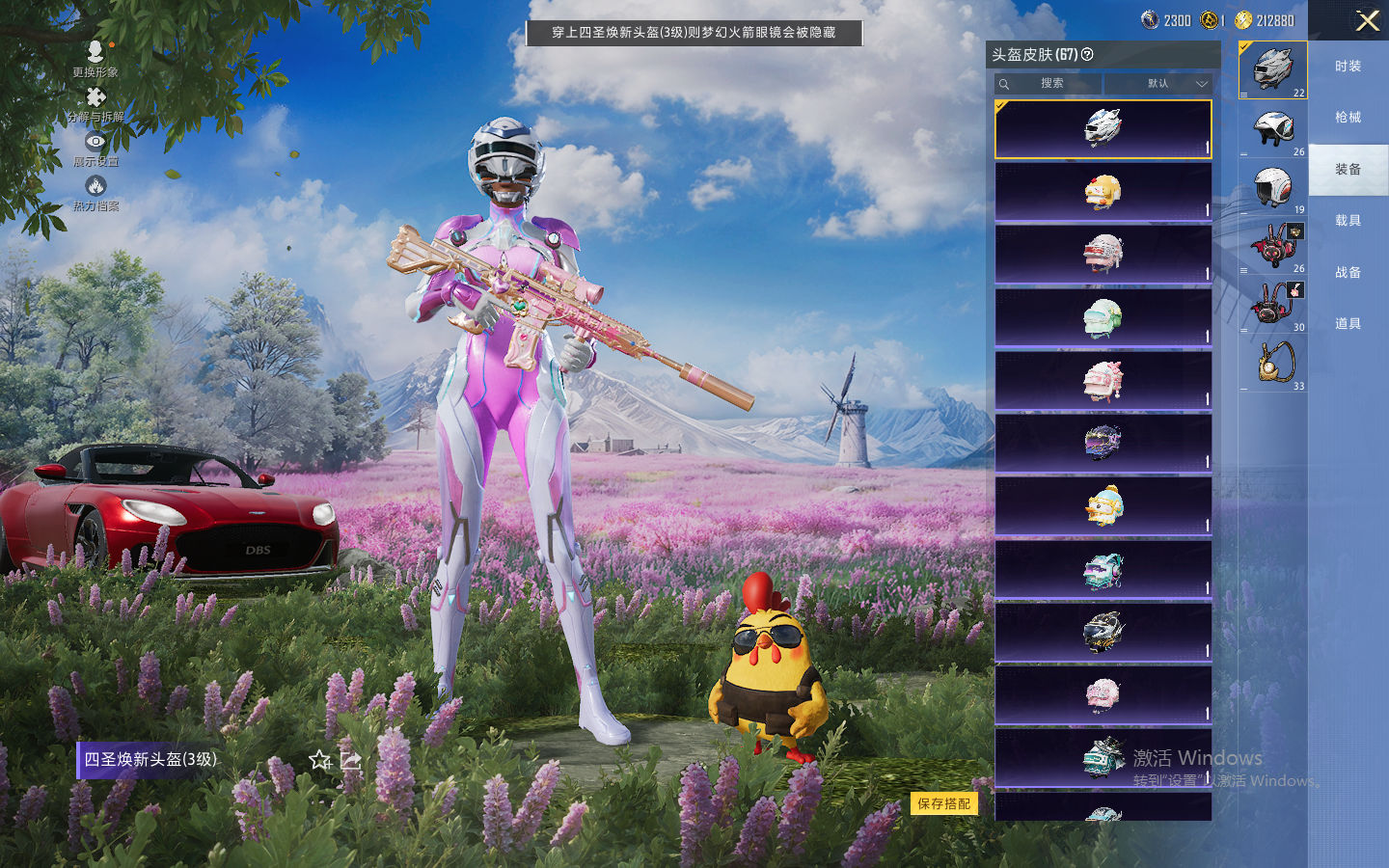Viewport: 1389px width, 868px height.
Task: Select the gold amulet equipment slot
Action: click(1273, 364)
